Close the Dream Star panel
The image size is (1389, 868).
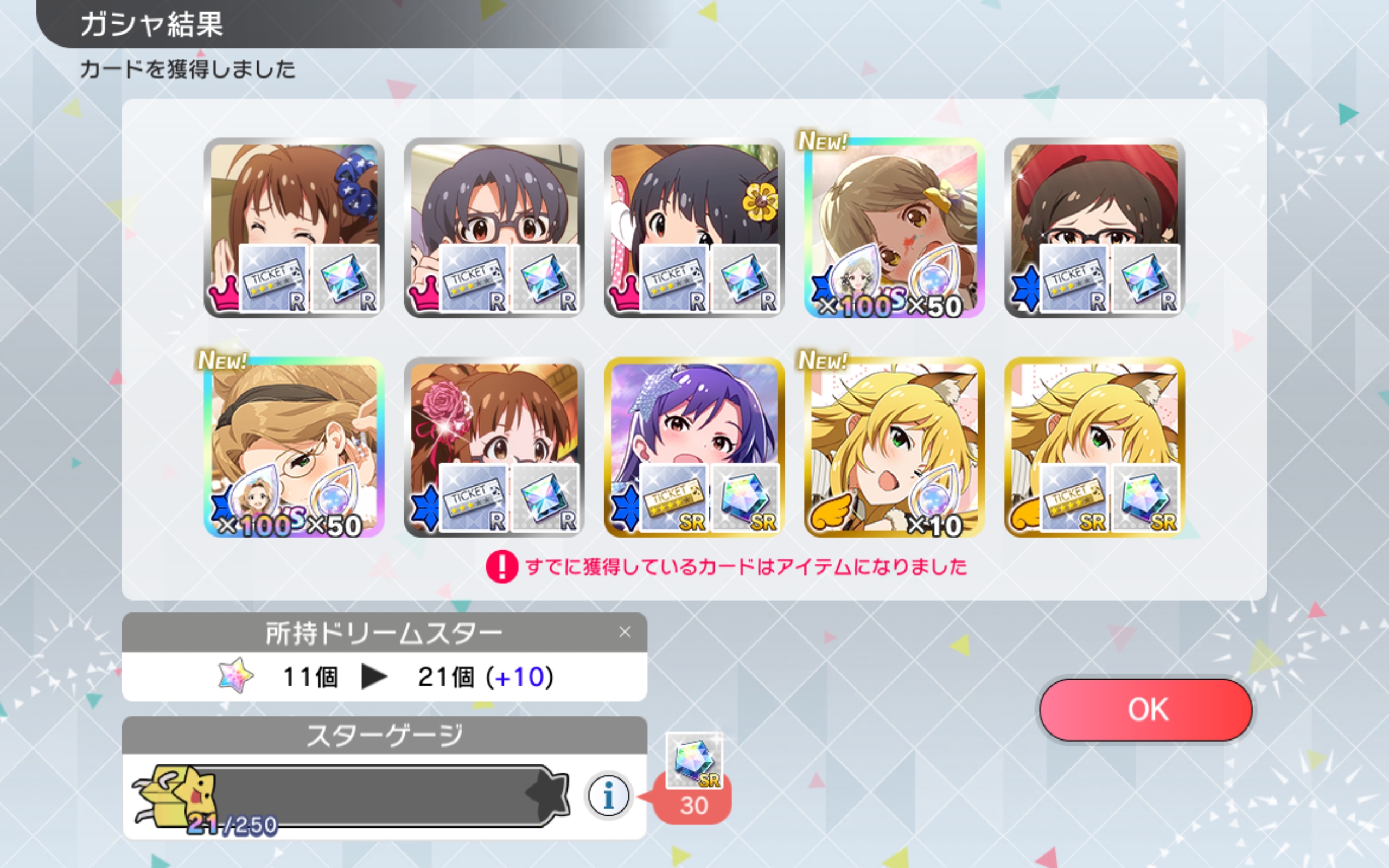point(625,632)
